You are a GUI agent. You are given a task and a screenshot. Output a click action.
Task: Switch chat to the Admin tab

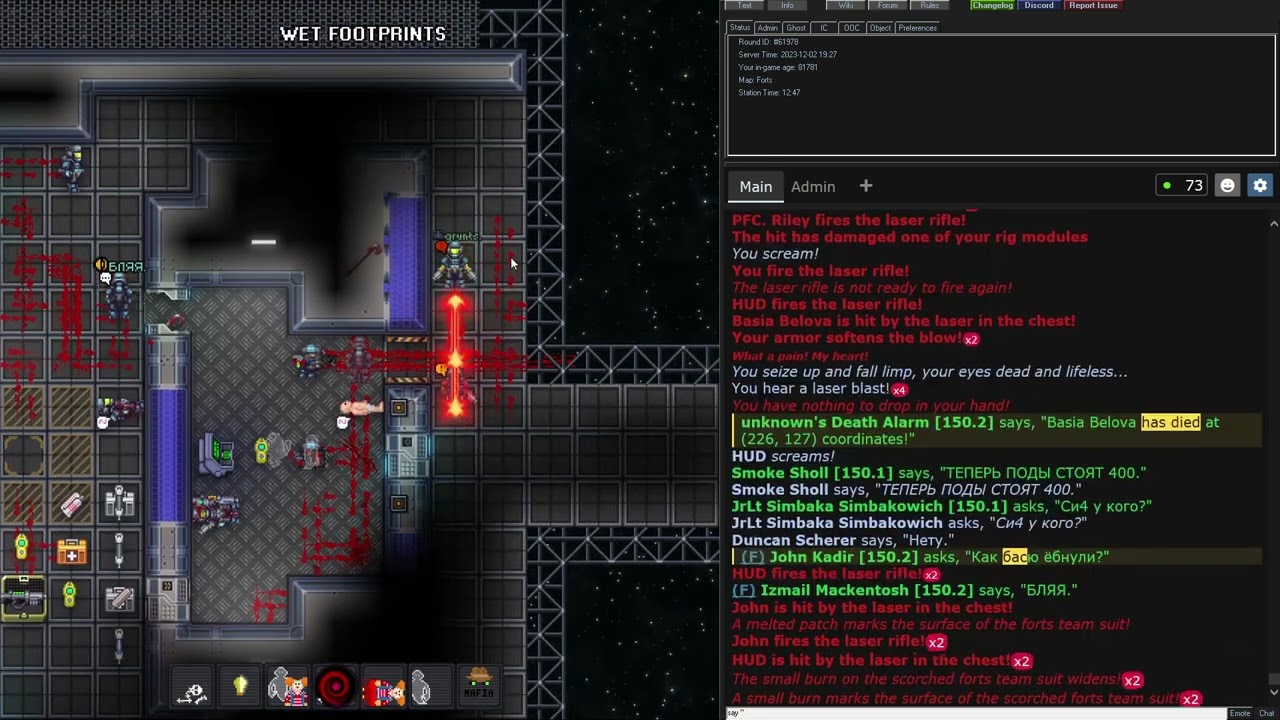pyautogui.click(x=813, y=187)
